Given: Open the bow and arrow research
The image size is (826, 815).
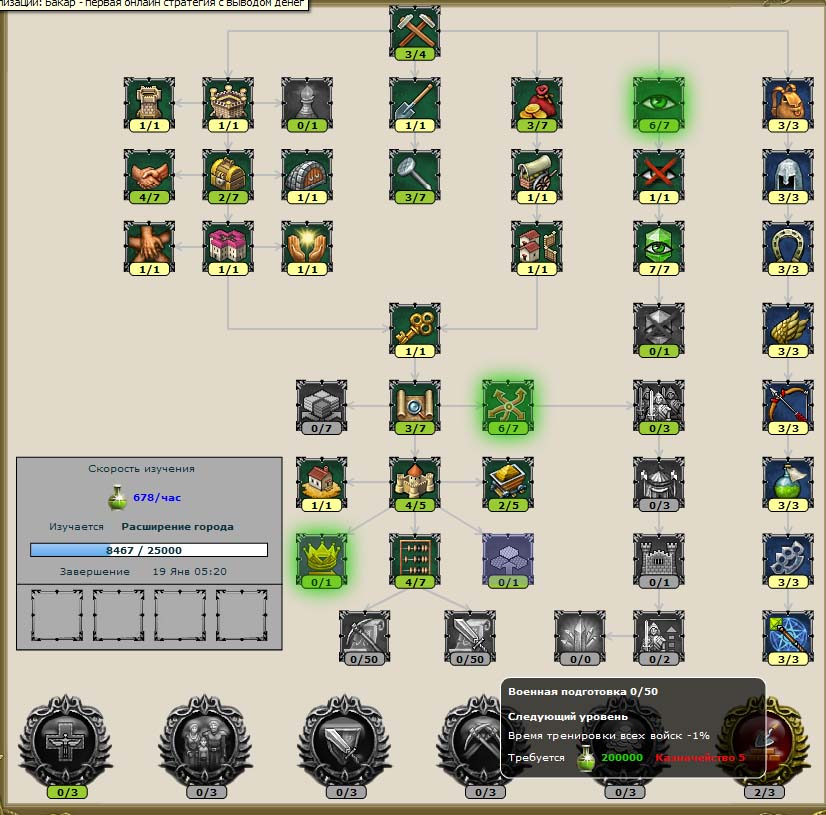Looking at the screenshot, I should pos(788,404).
